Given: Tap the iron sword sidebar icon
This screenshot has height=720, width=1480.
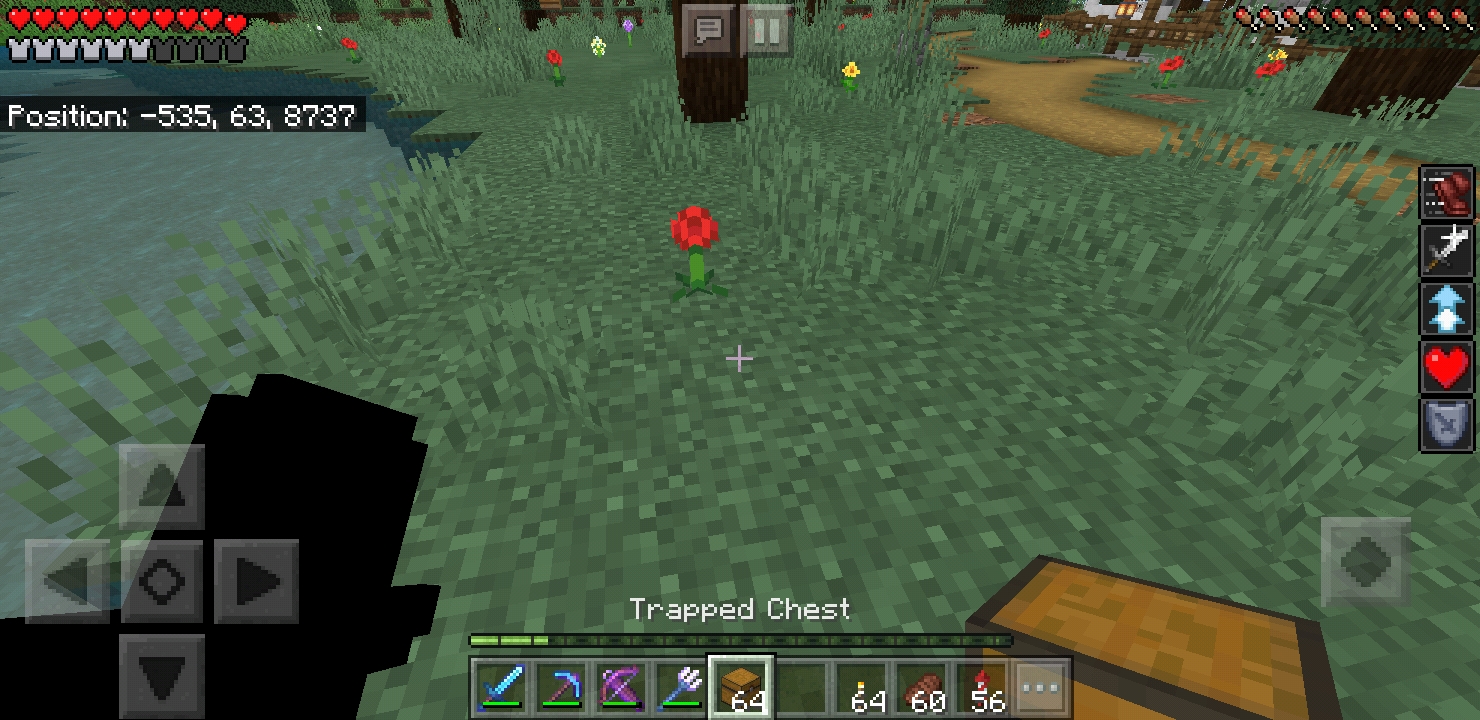Looking at the screenshot, I should [1447, 250].
